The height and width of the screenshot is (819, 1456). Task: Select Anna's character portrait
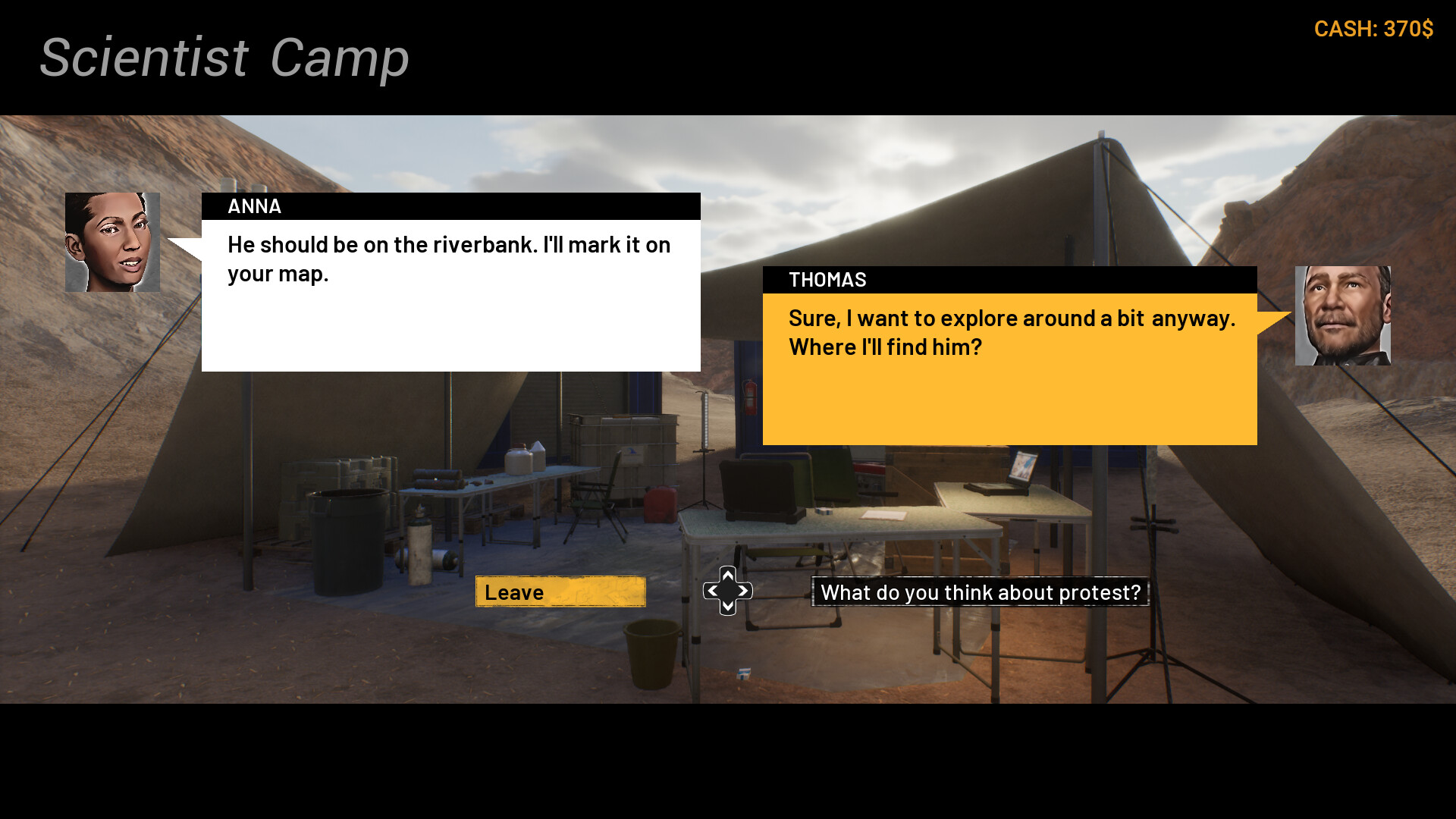[112, 243]
